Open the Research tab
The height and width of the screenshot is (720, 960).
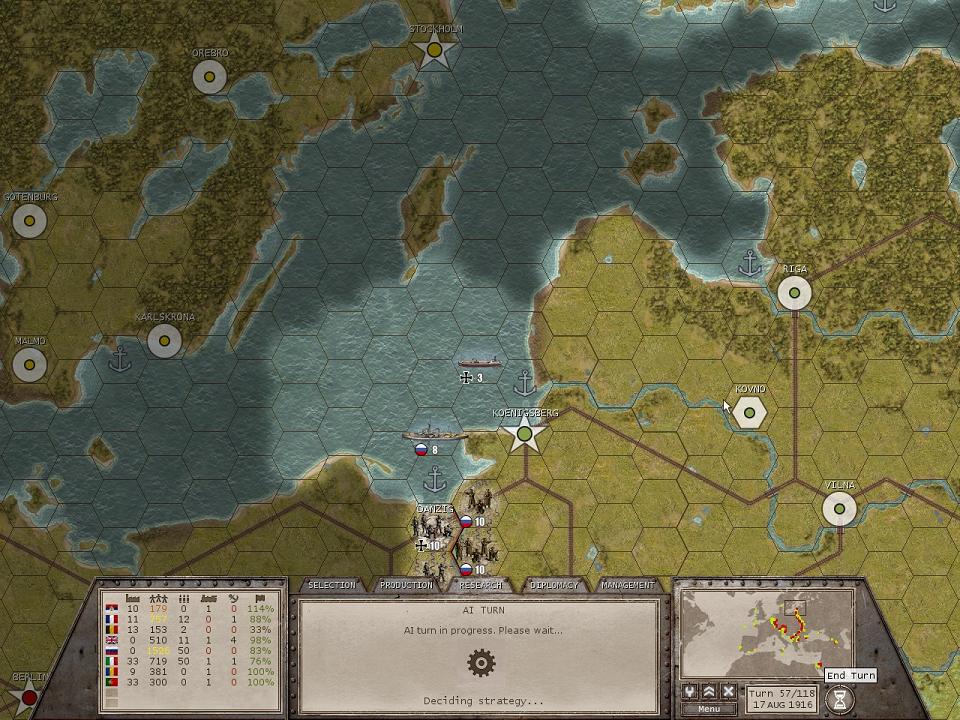tap(480, 585)
